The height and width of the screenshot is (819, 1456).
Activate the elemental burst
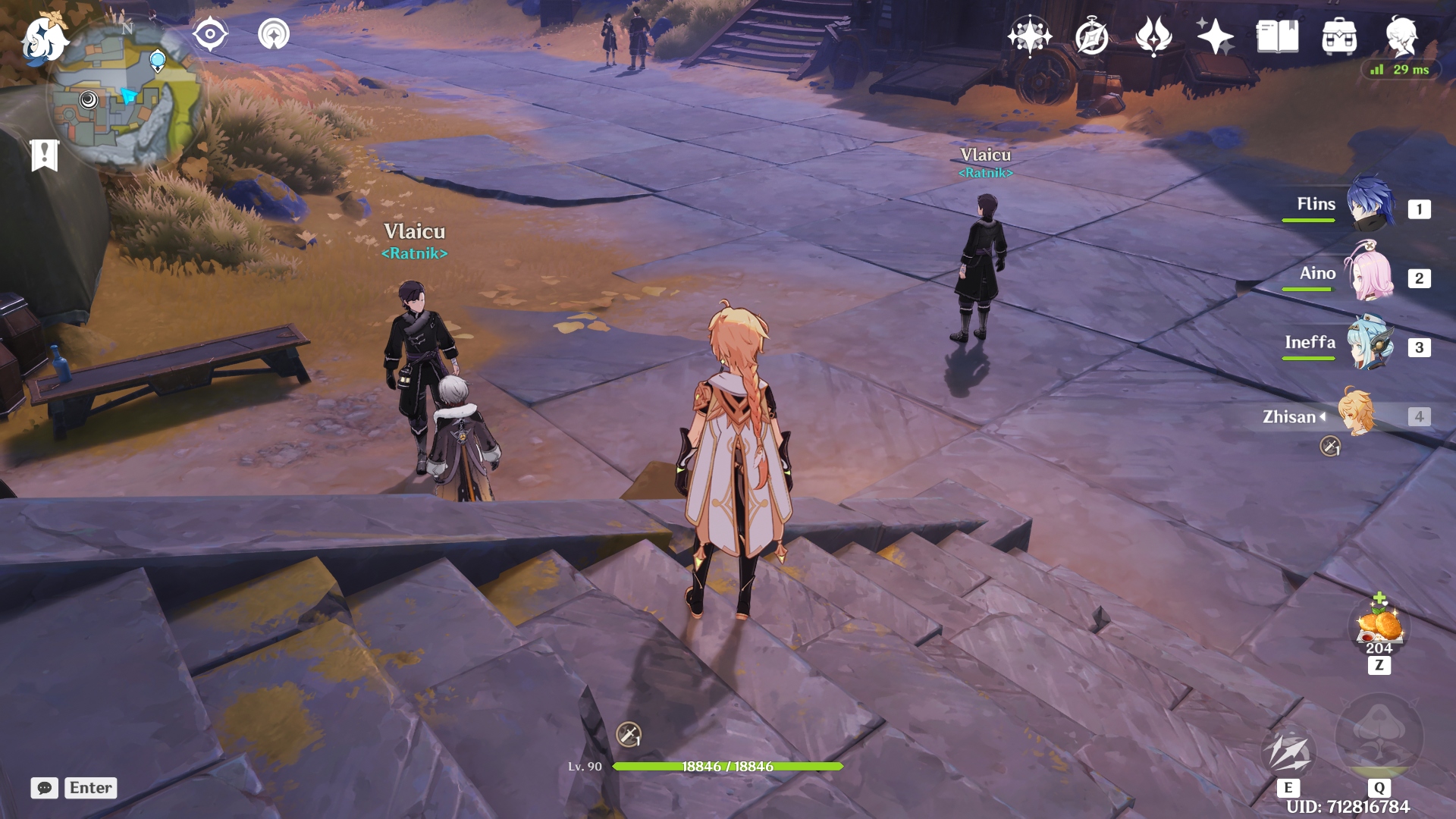pyautogui.click(x=1379, y=736)
